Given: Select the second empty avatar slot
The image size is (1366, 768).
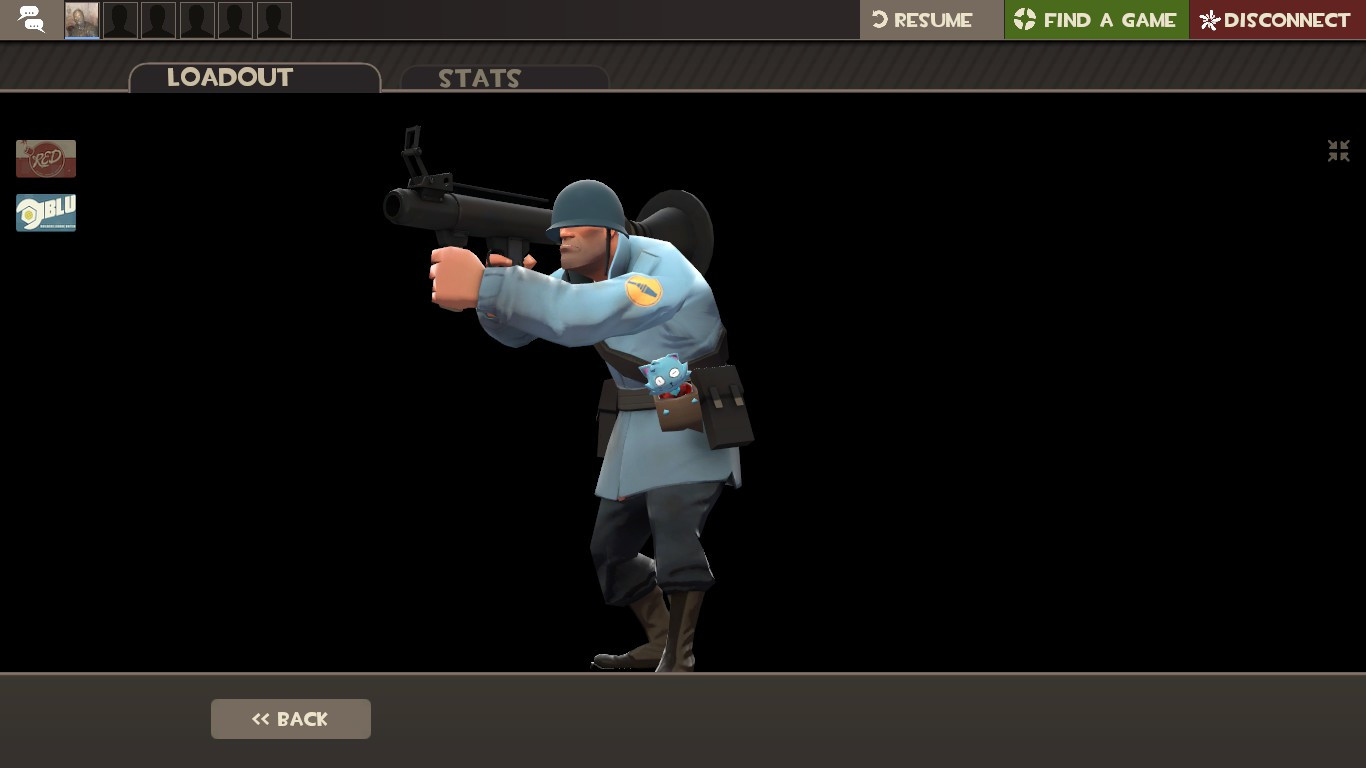Looking at the screenshot, I should 120,20.
